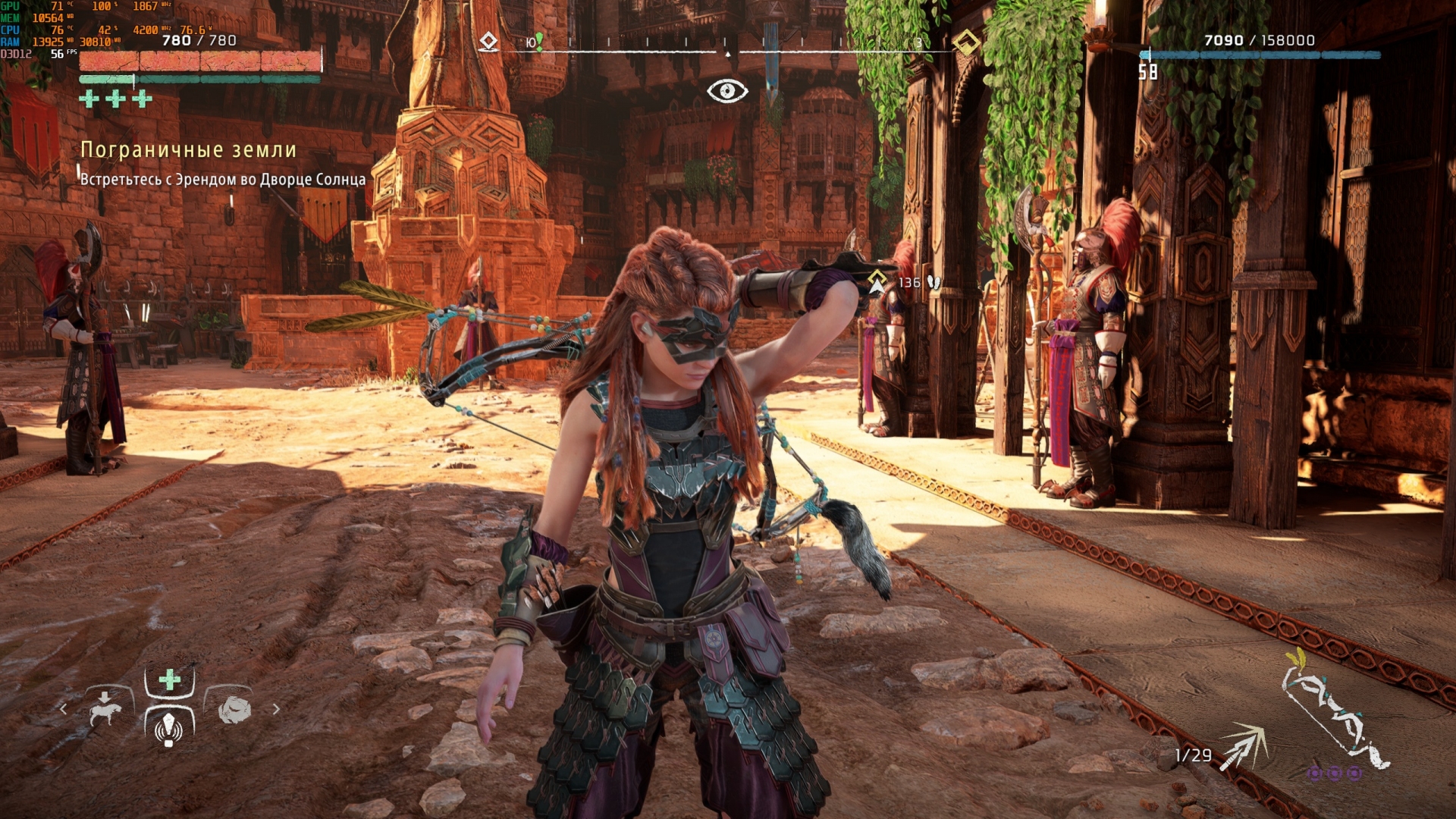Use the lure call signal icon

click(x=168, y=728)
